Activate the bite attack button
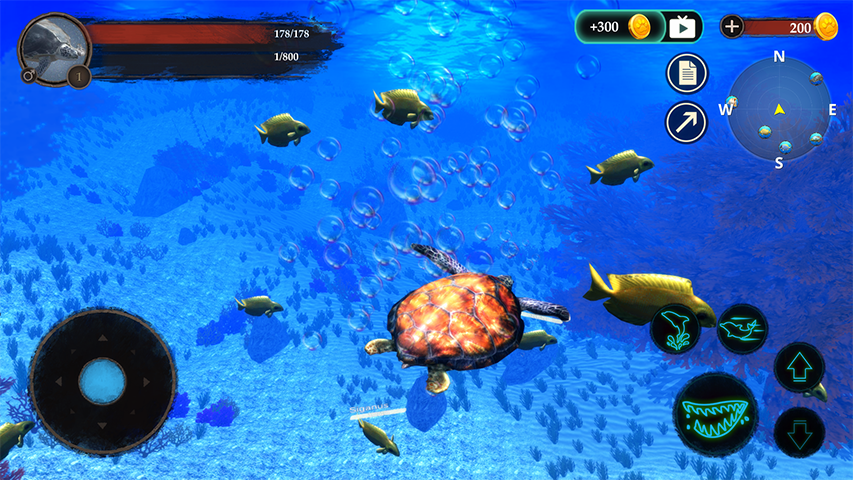This screenshot has width=853, height=480. click(x=714, y=412)
